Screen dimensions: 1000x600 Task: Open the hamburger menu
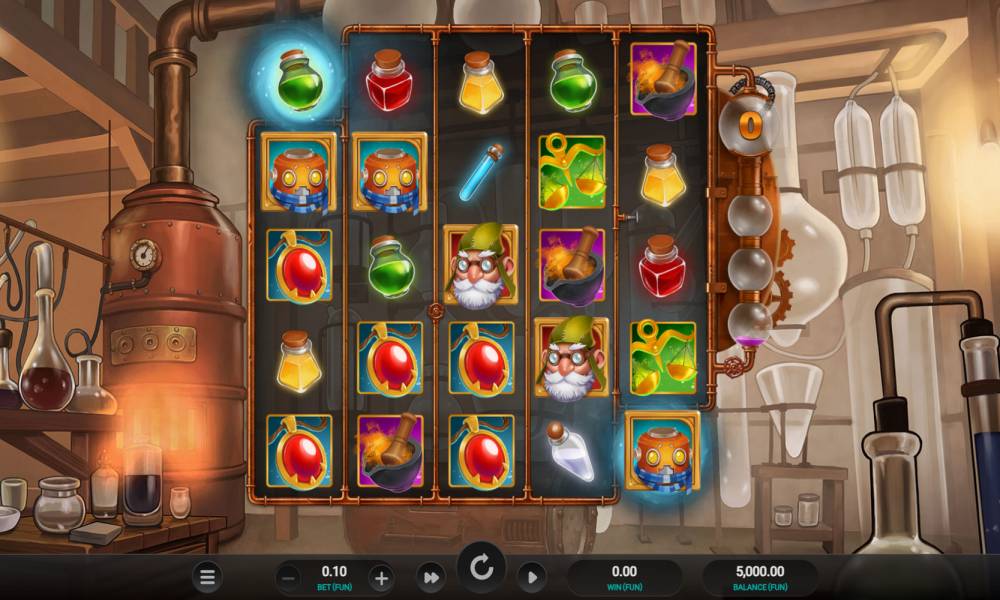(207, 577)
